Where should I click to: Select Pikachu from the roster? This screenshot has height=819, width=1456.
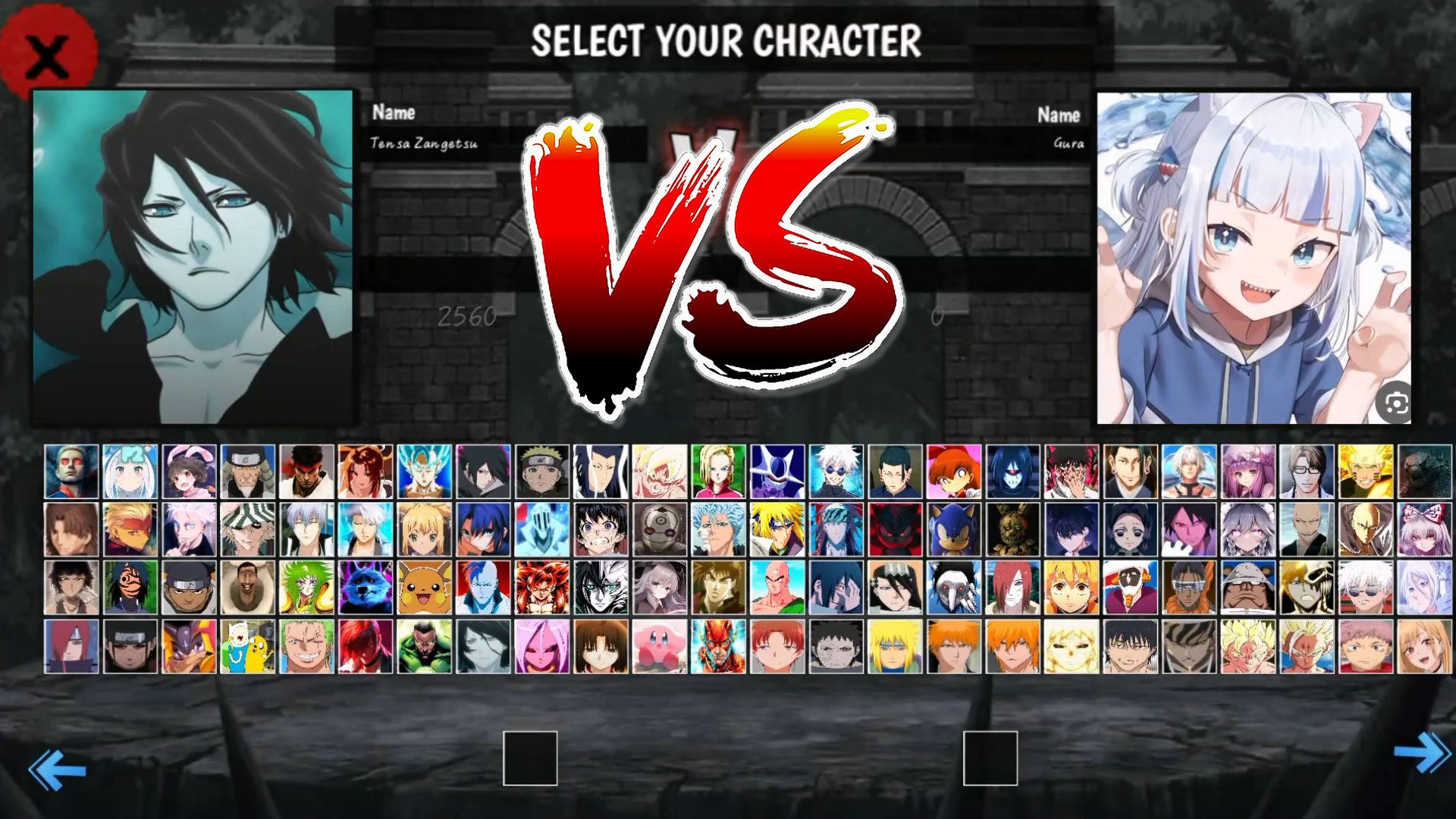click(425, 588)
